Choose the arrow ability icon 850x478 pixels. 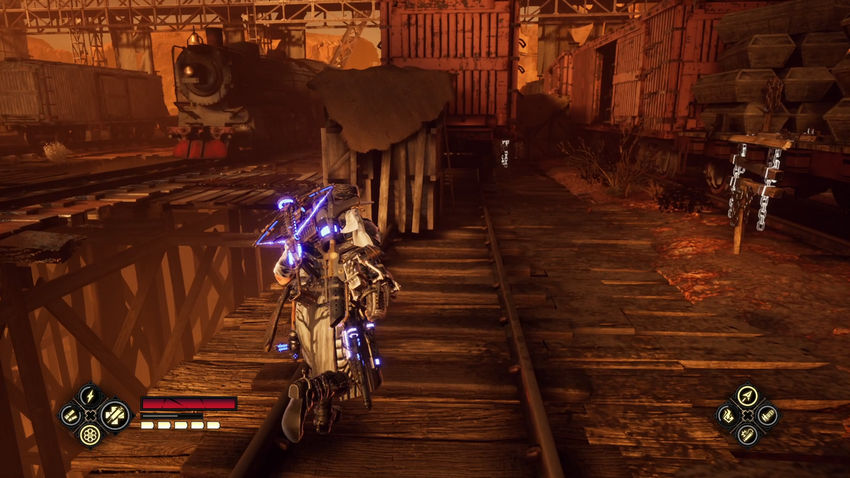click(x=747, y=394)
